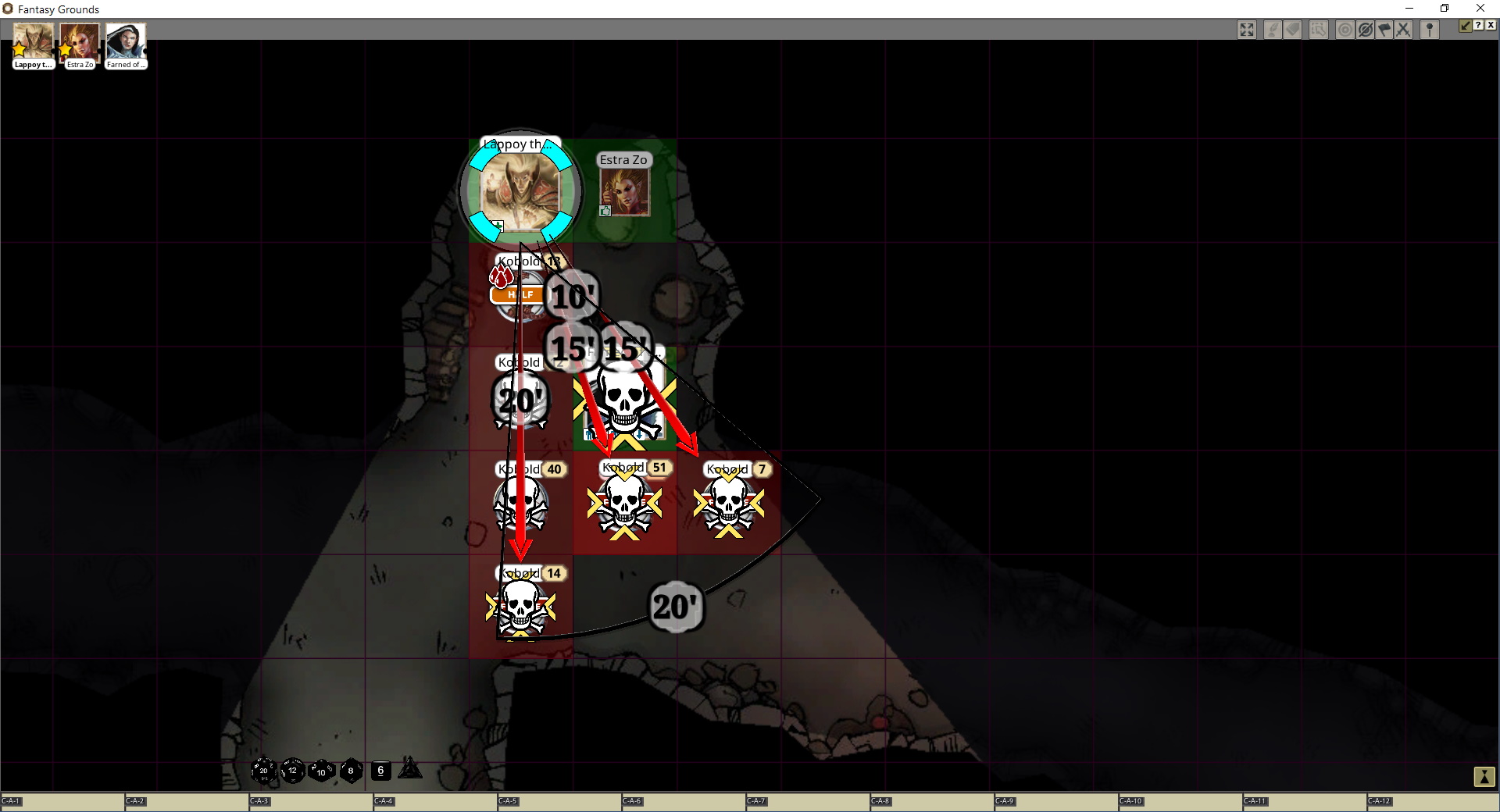Close the map panel with the X
Viewport: 1500px width, 812px height.
(x=1491, y=26)
